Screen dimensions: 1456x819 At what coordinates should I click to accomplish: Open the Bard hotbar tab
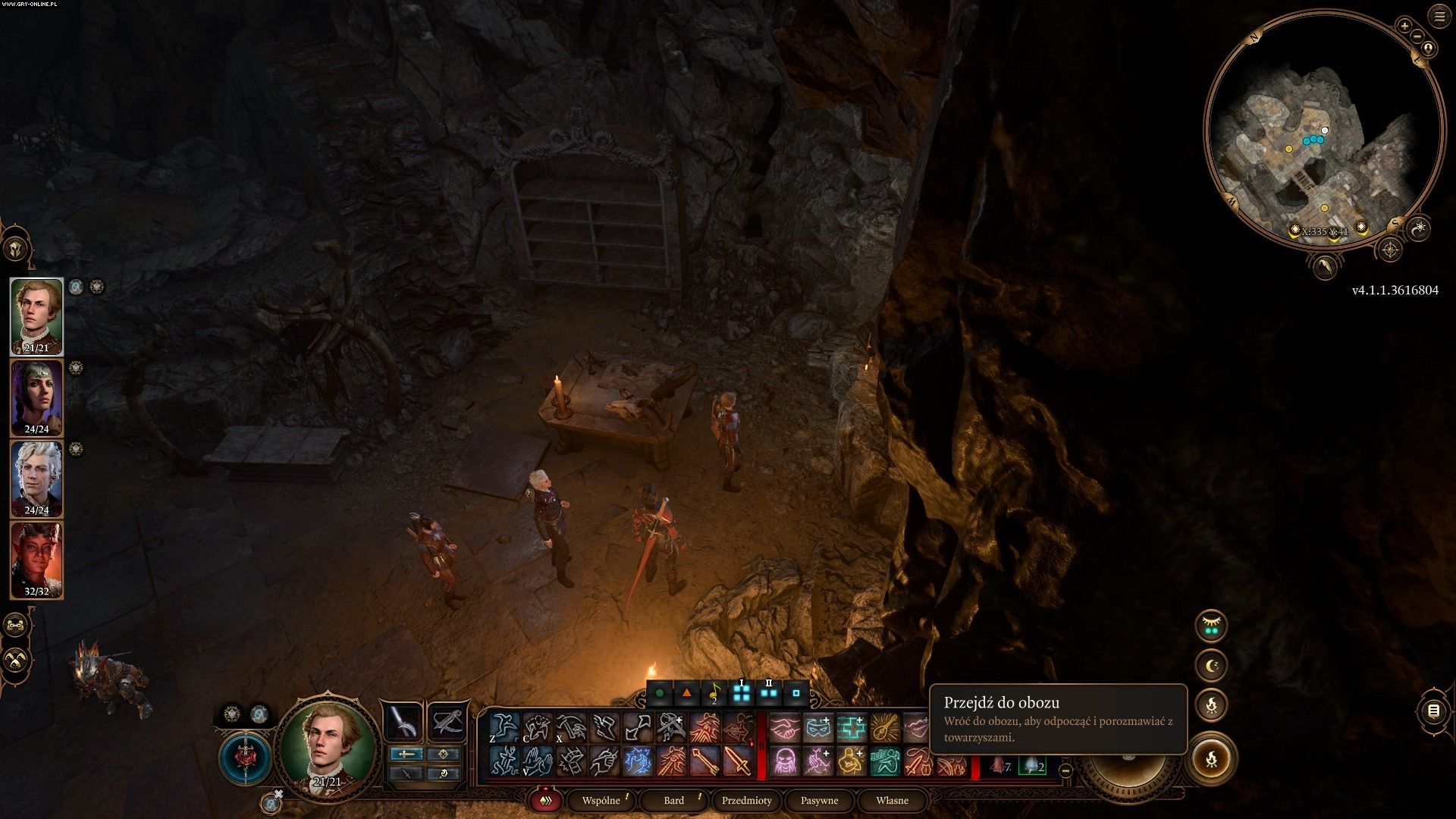(673, 801)
